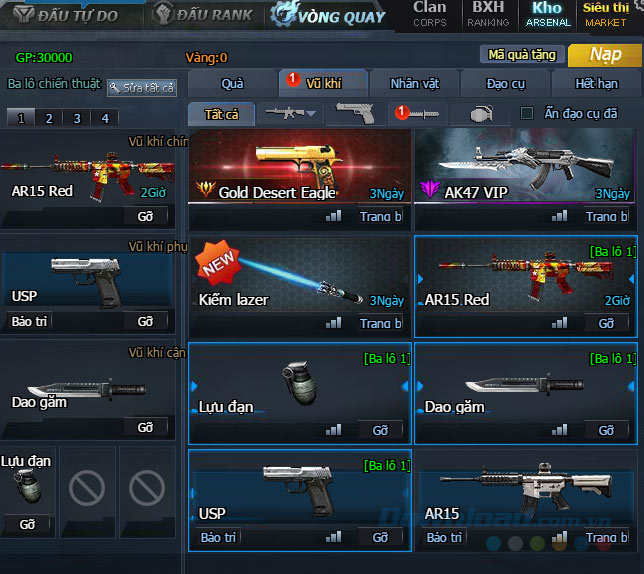Open the Mã quà tặng gift code

pyautogui.click(x=520, y=55)
